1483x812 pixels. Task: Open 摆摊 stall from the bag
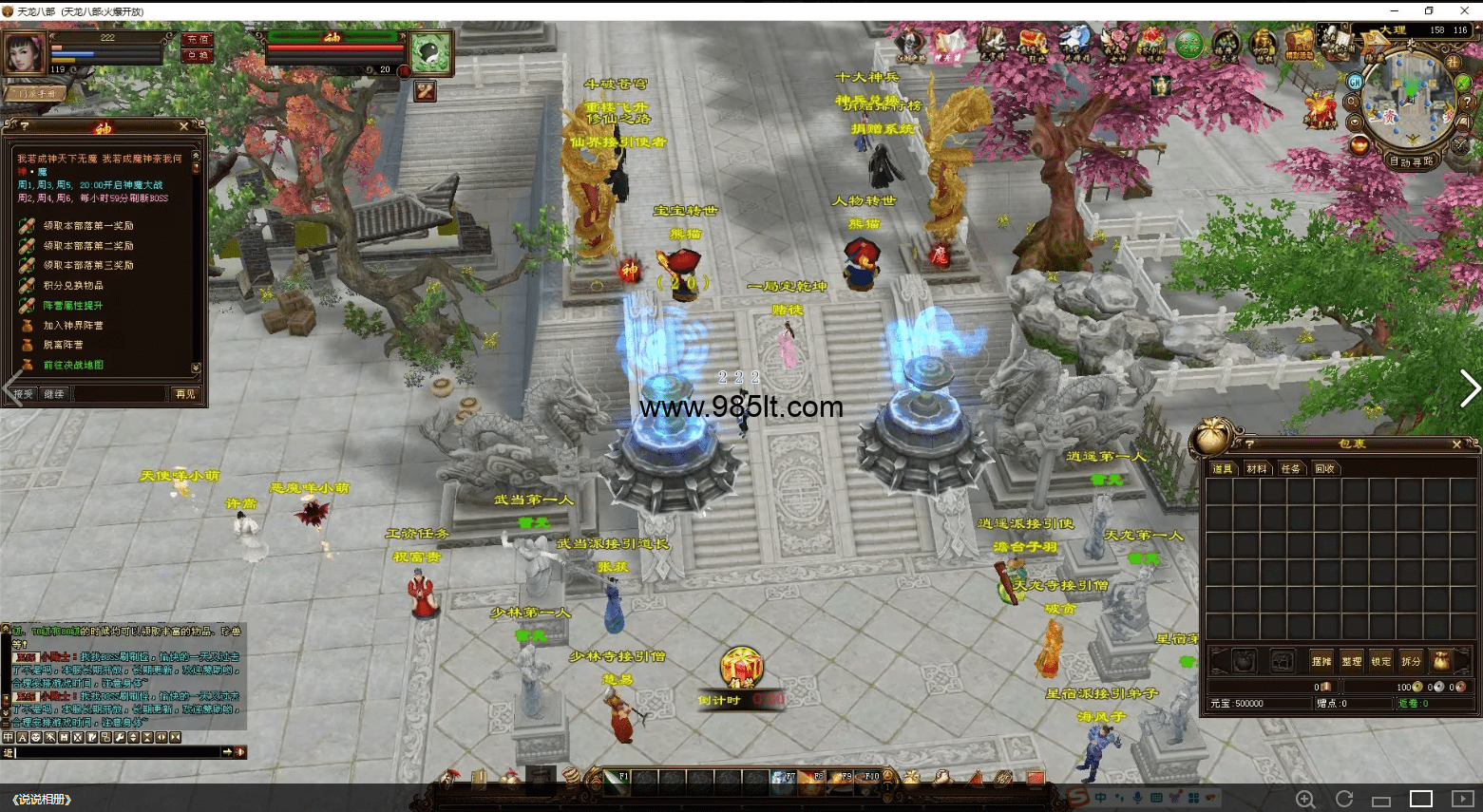[x=1321, y=661]
